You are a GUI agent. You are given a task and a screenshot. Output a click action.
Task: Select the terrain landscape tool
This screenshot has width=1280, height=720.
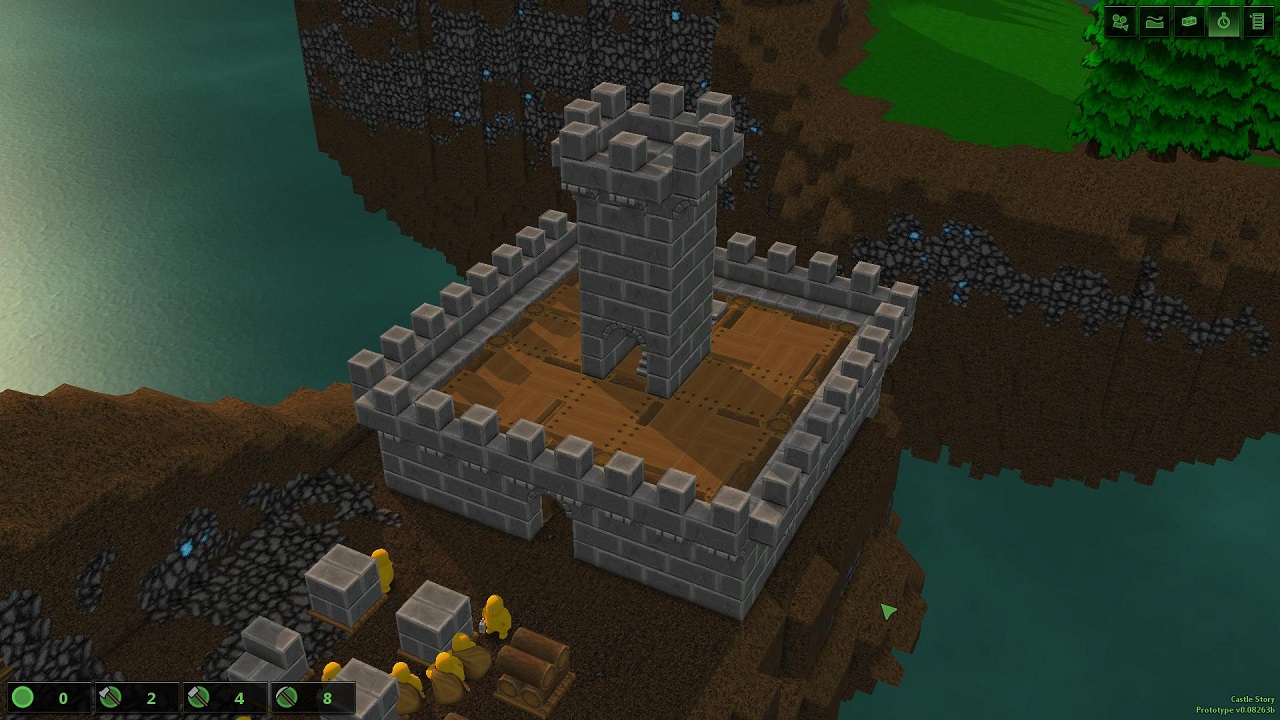1155,22
